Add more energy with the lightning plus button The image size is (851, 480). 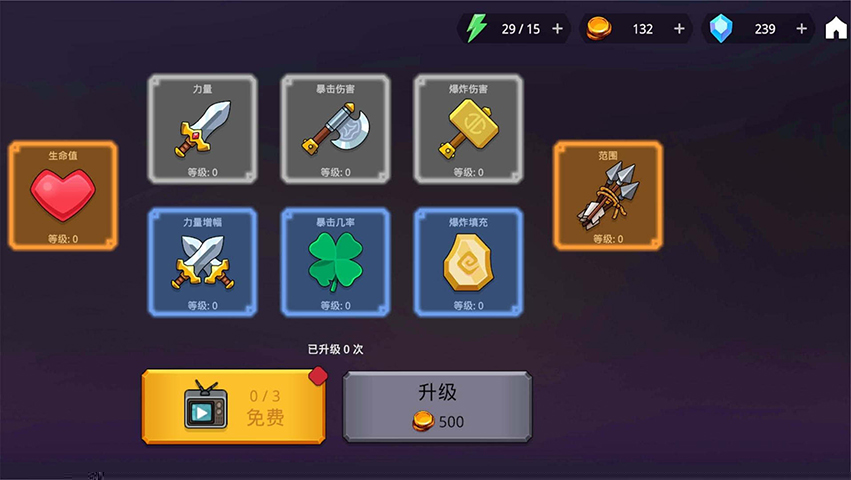pyautogui.click(x=558, y=29)
